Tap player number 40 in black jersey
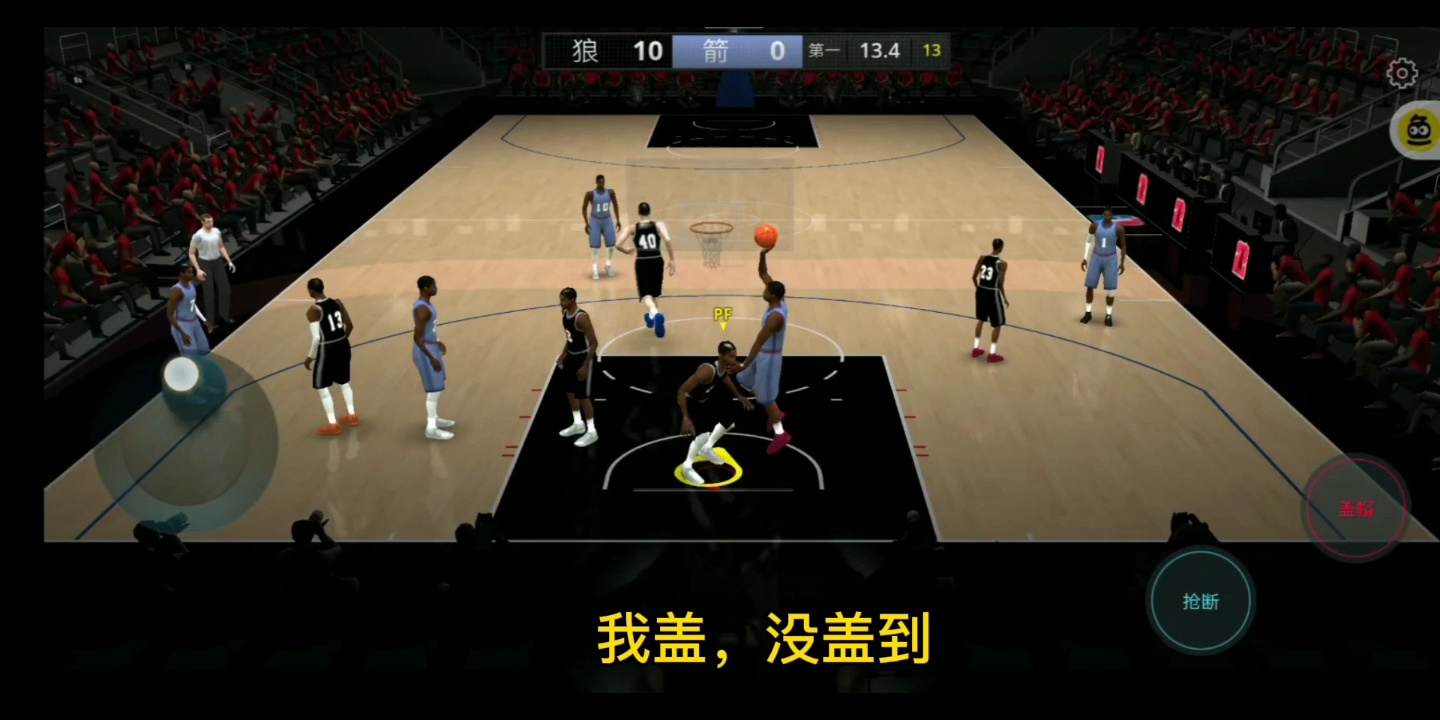The image size is (1440, 720). coord(648,240)
